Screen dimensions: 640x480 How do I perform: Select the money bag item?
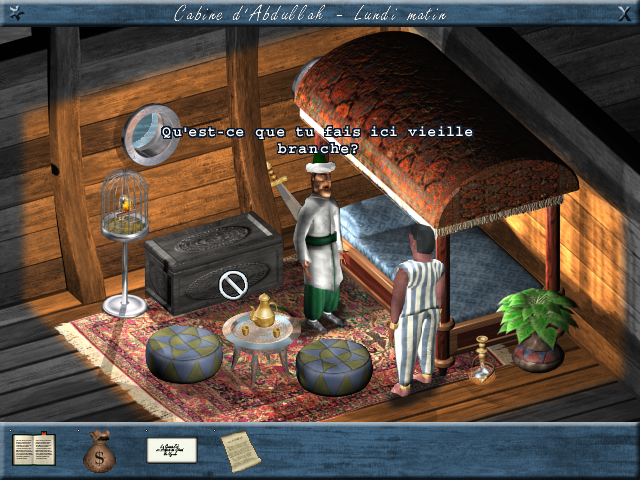tap(99, 451)
